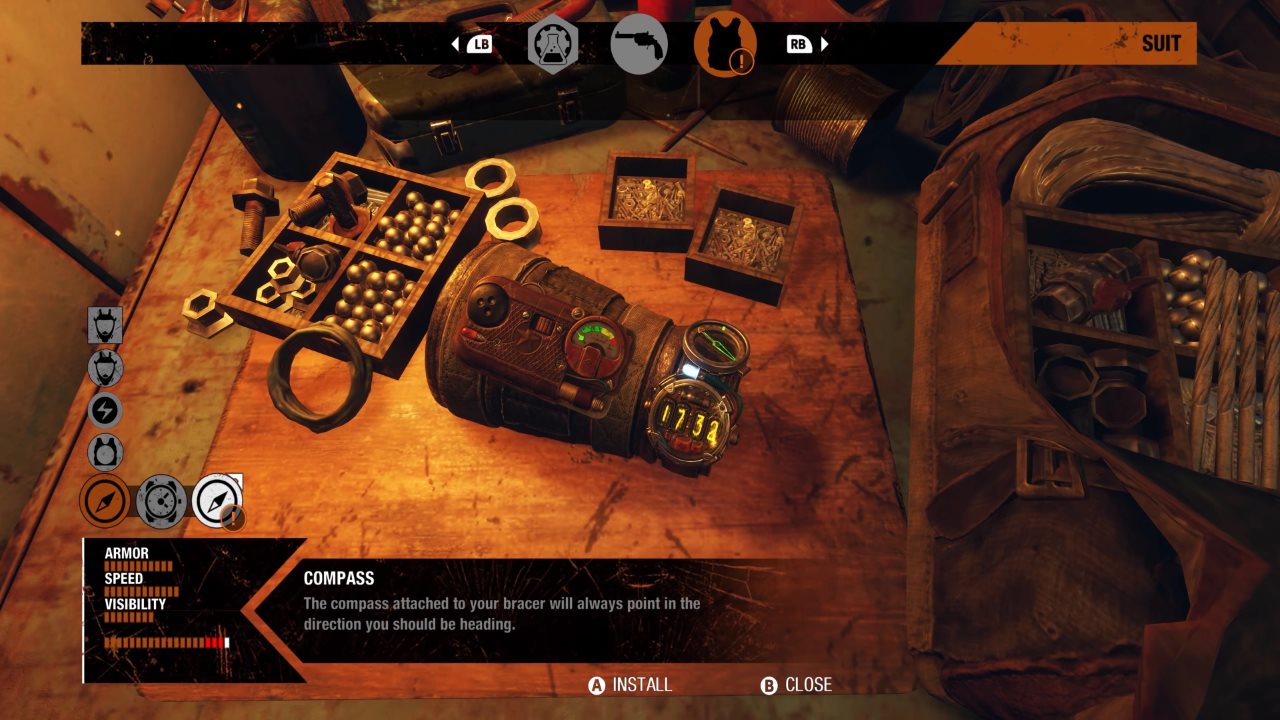Open the chemistry crafting category
This screenshot has width=1280, height=720.
[555, 43]
